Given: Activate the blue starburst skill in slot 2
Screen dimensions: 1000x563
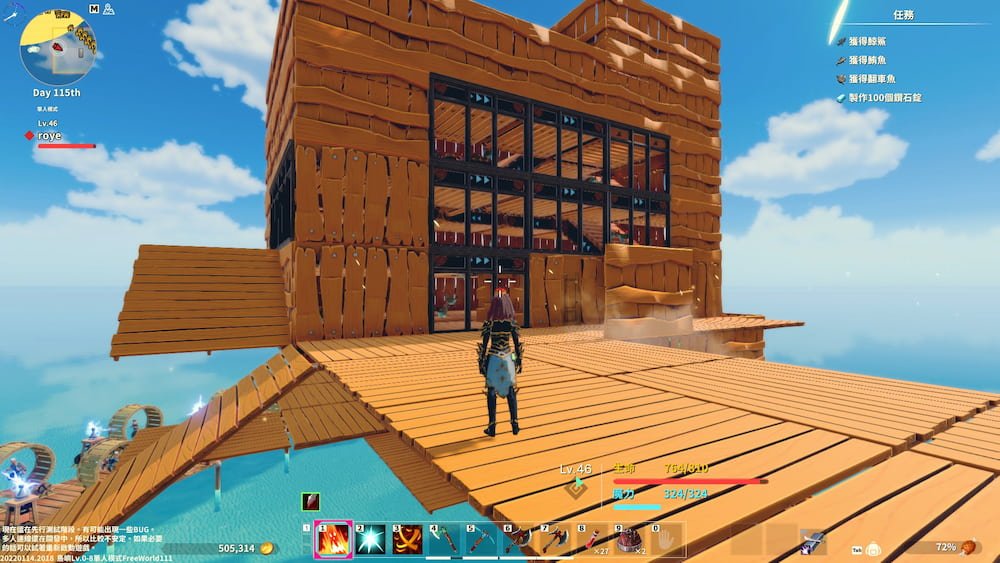Looking at the screenshot, I should pyautogui.click(x=370, y=540).
